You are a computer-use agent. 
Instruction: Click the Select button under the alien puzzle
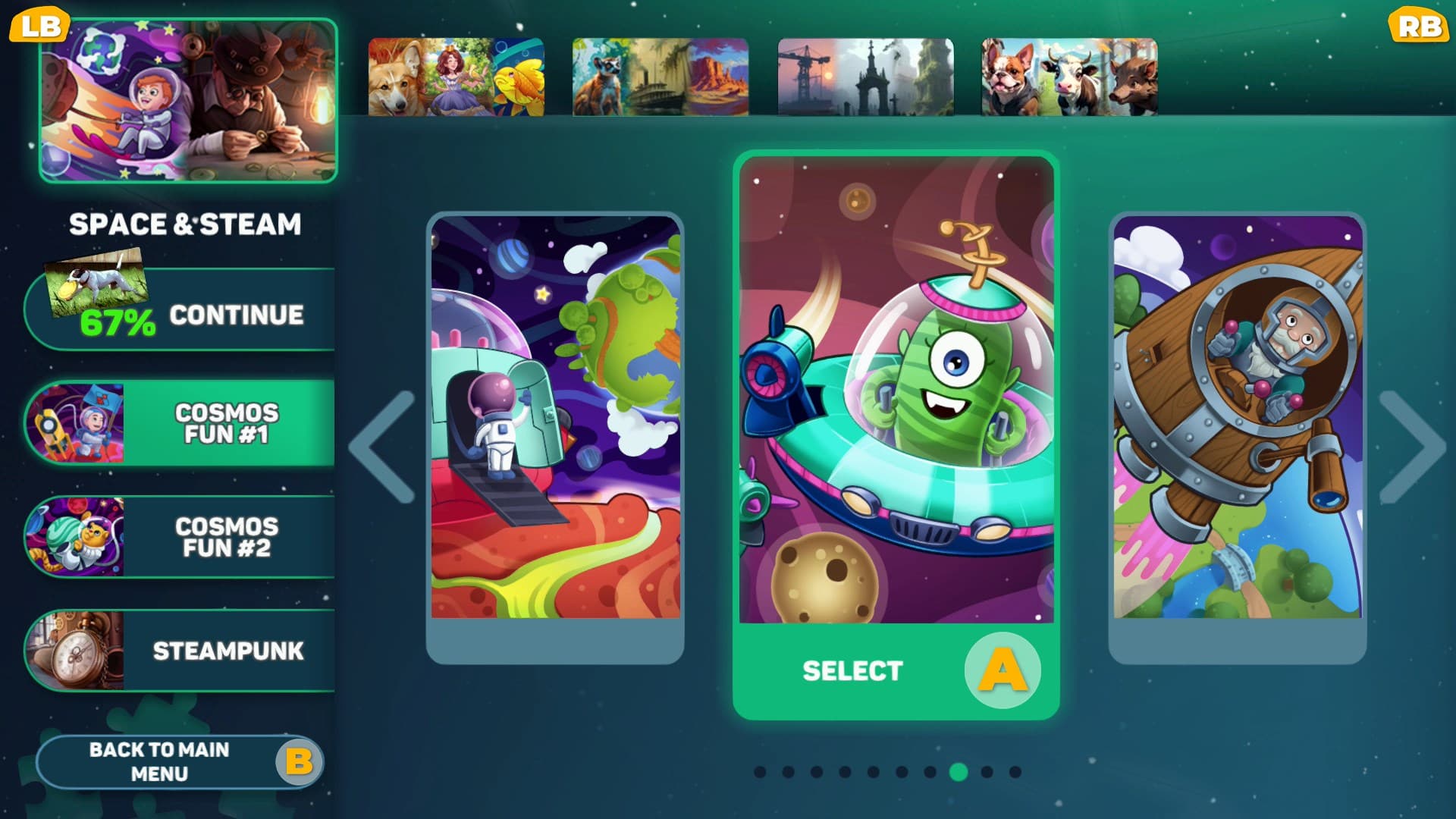point(853,671)
